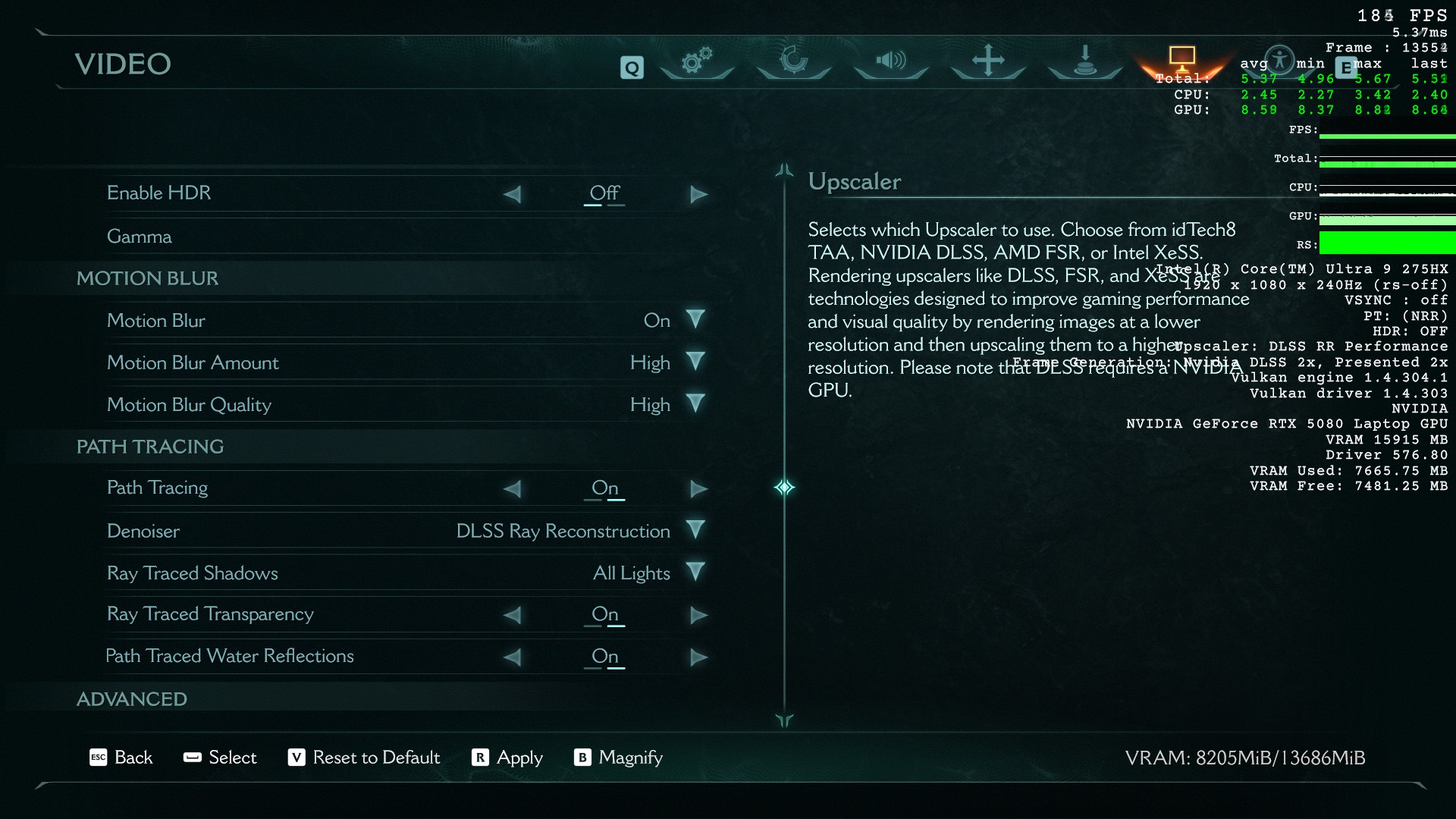
Task: Expand the Ray Traced Shadows dropdown
Action: coord(695,573)
